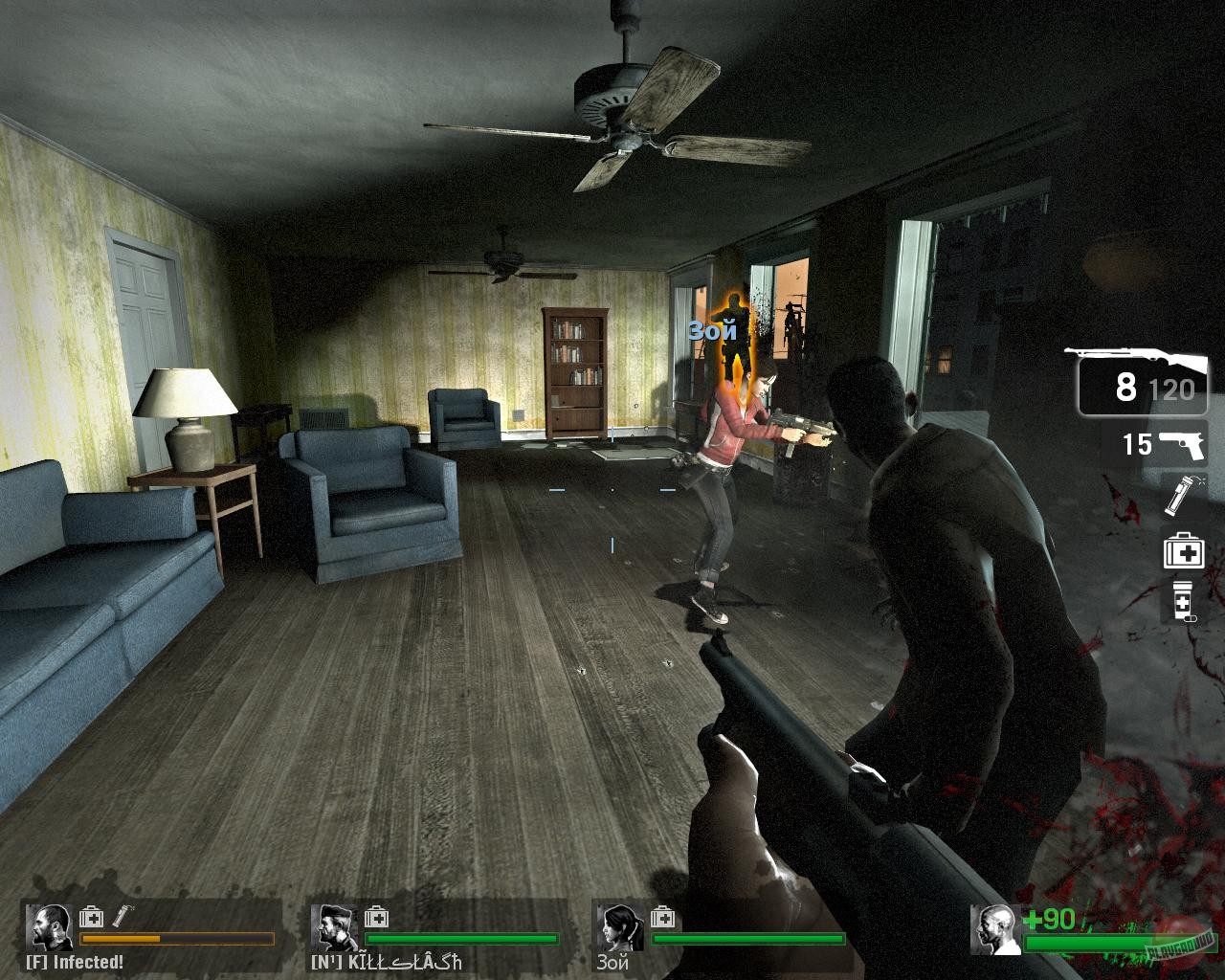Click the med kit icon beside Infected! player

91,917
